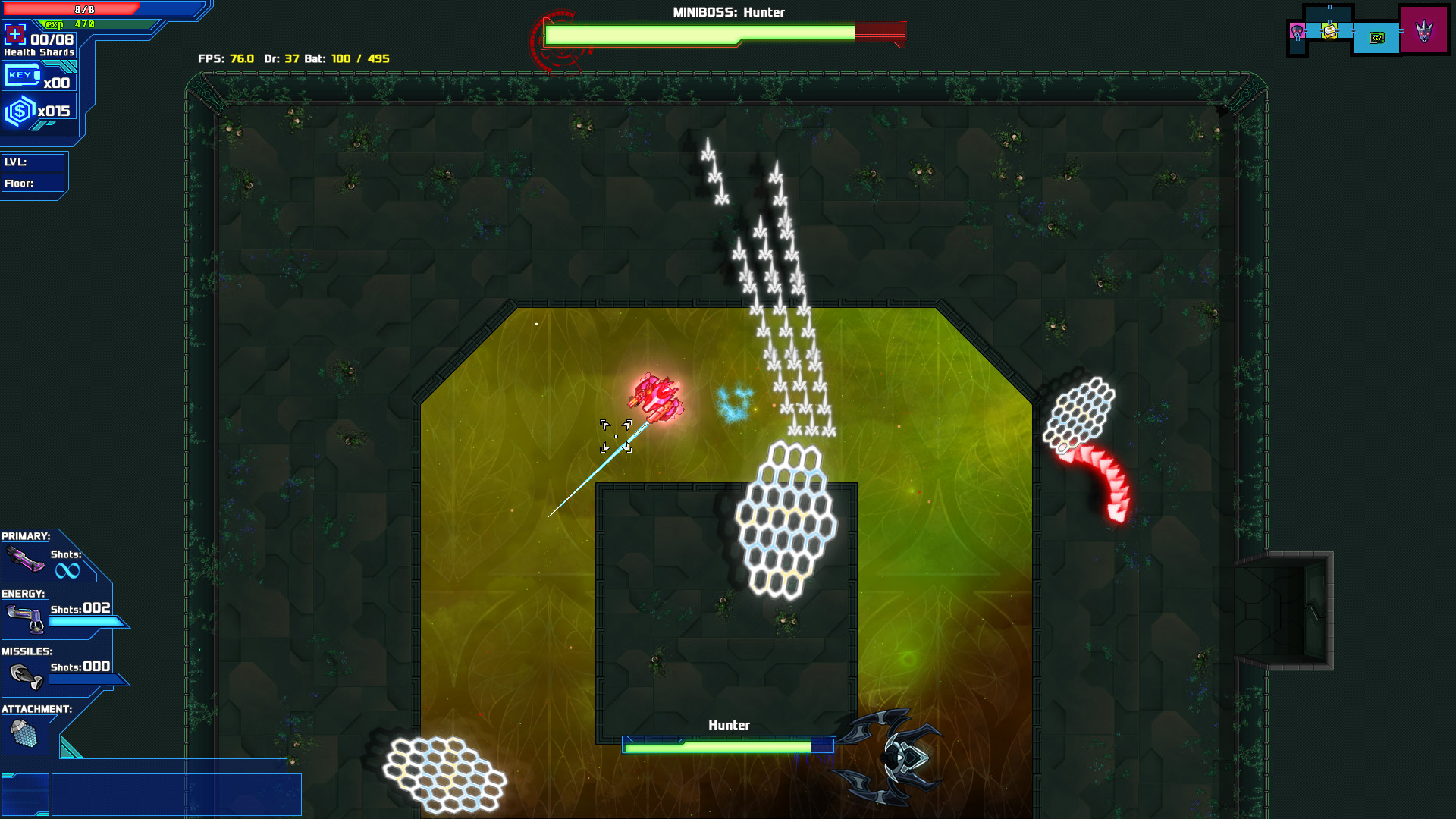Screen dimensions: 1456x819
Task: Click the exp 470 progress bar
Action: click(83, 24)
